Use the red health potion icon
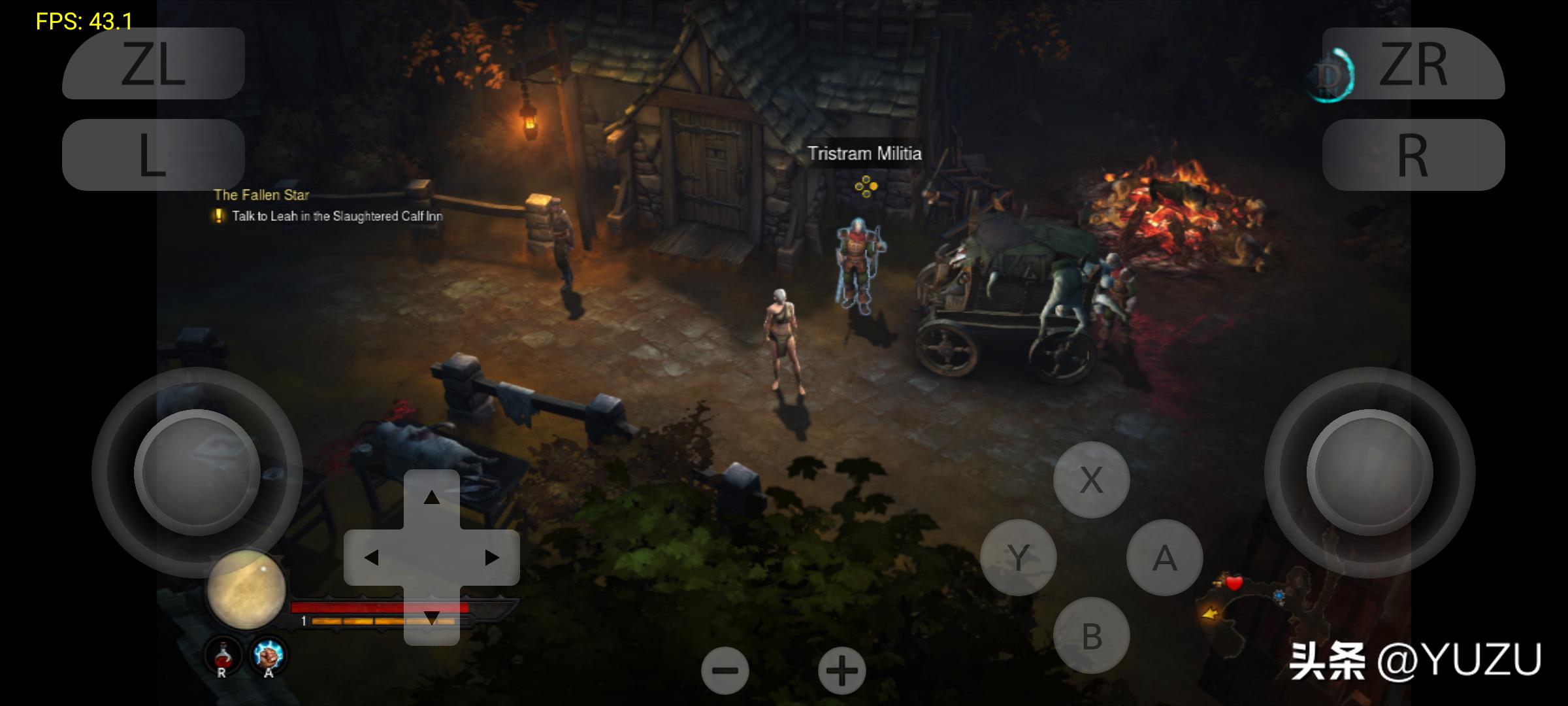This screenshot has width=1568, height=706. point(223,655)
